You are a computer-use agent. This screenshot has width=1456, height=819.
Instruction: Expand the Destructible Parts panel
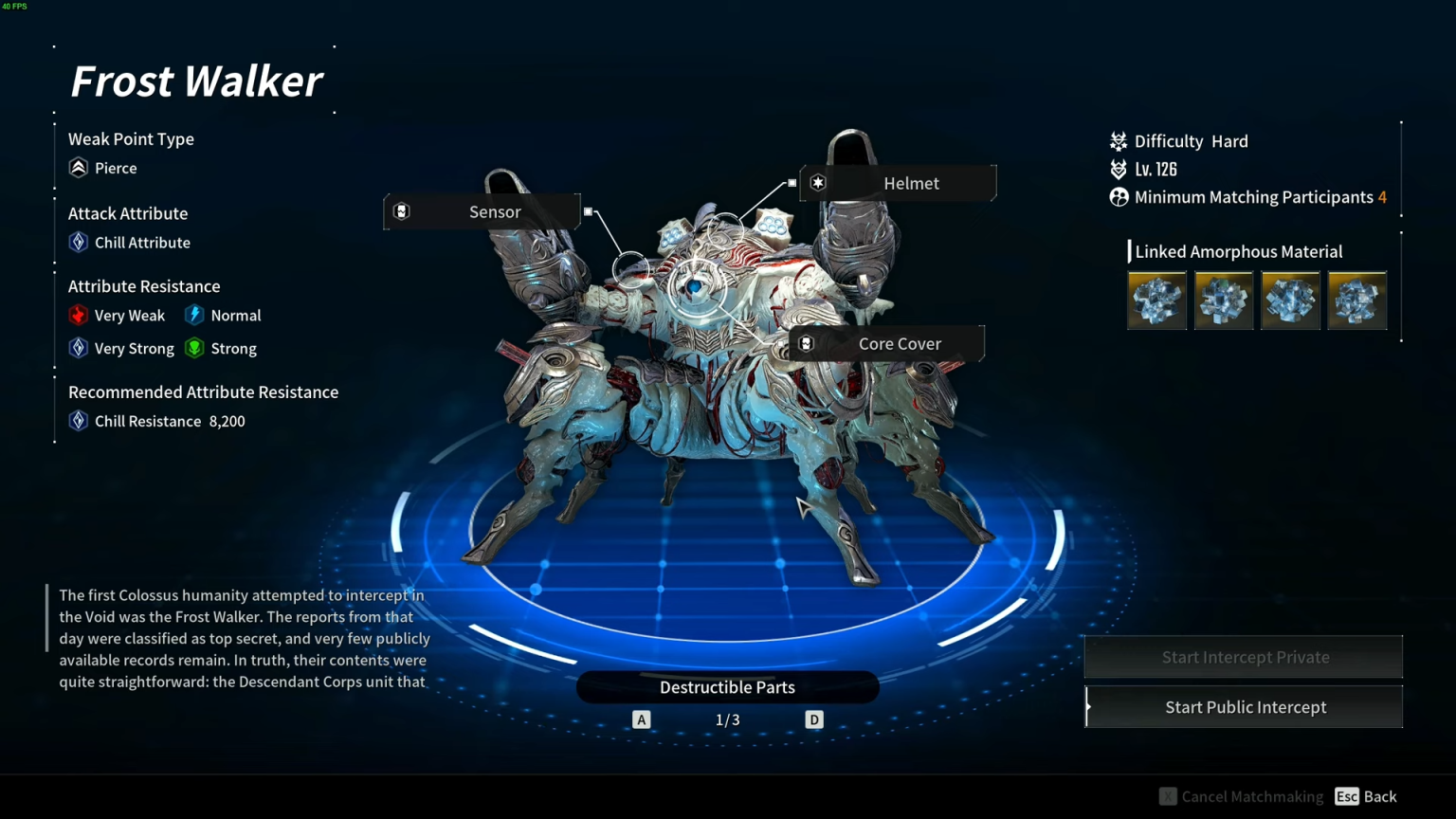[x=727, y=686]
